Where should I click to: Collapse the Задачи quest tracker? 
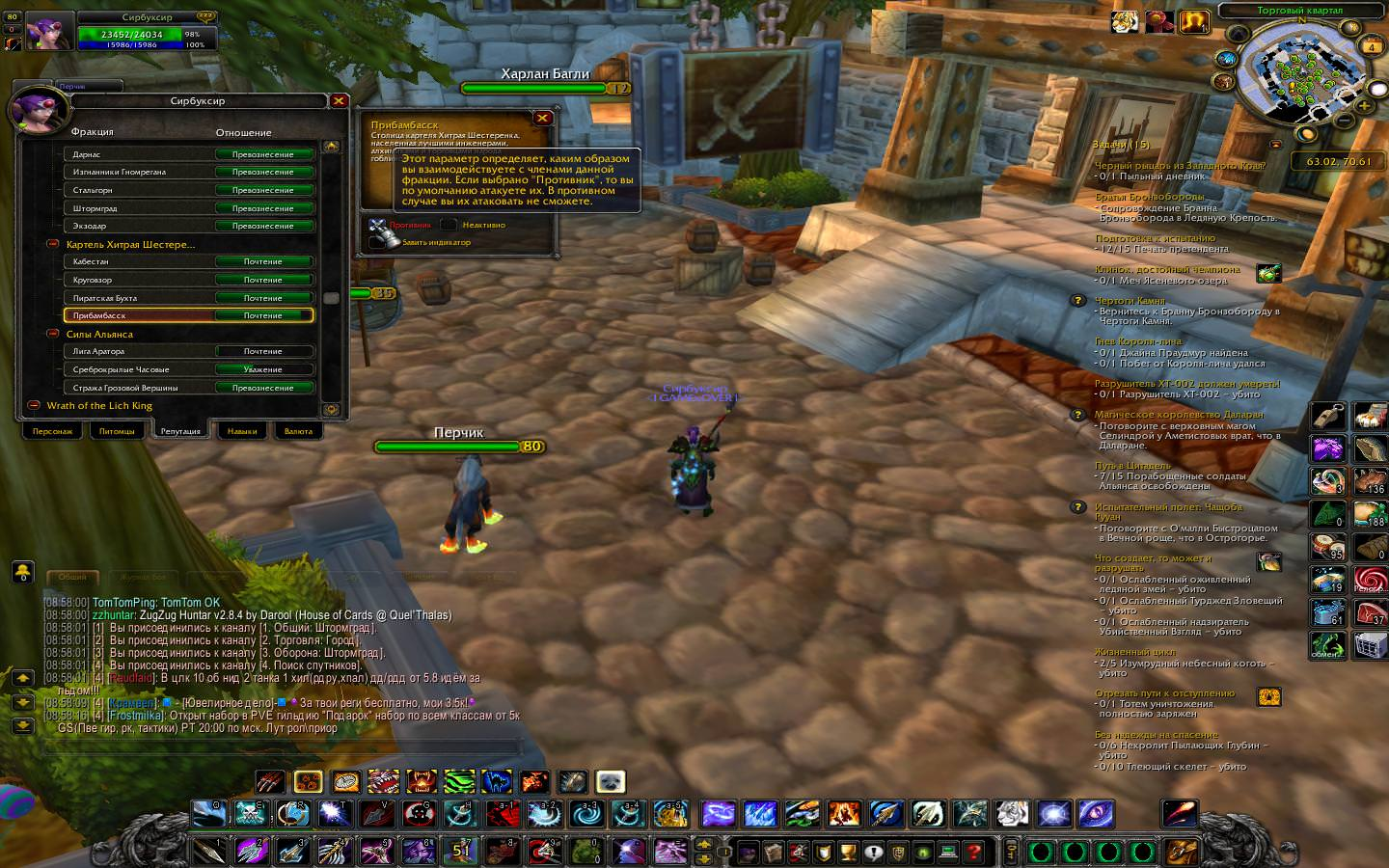pyautogui.click(x=1276, y=145)
